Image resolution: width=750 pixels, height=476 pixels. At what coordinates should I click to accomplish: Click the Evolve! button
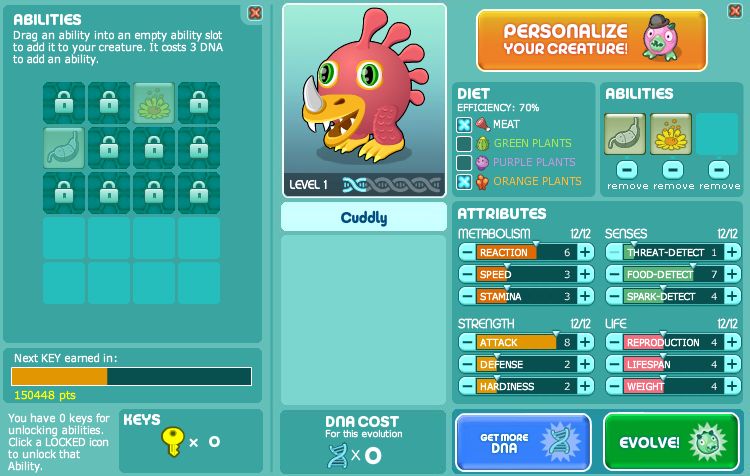(670, 441)
